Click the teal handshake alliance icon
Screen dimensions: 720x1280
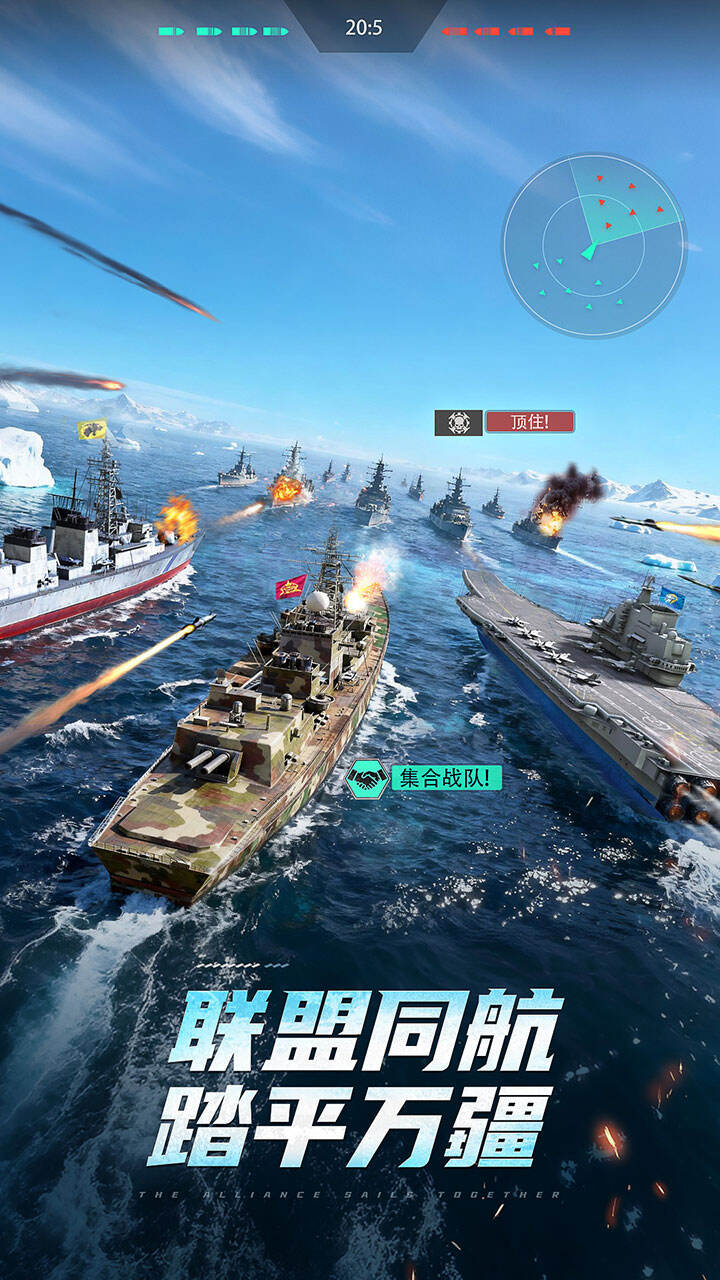click(367, 779)
